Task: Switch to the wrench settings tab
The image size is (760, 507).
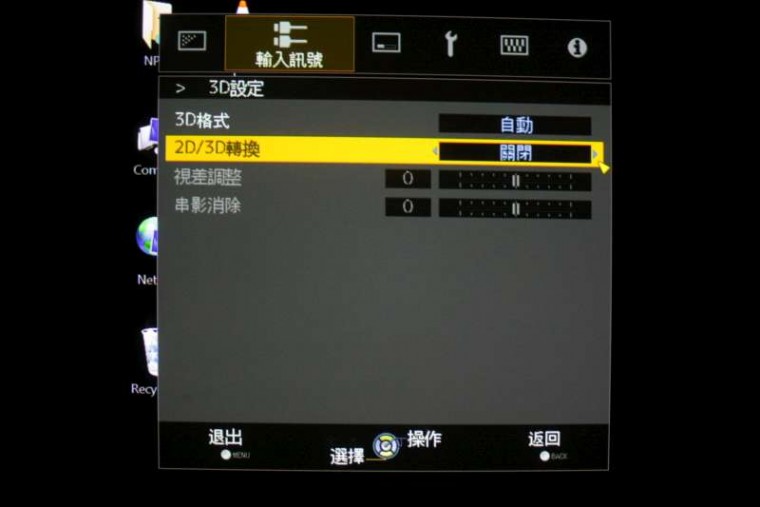Action: click(x=450, y=43)
